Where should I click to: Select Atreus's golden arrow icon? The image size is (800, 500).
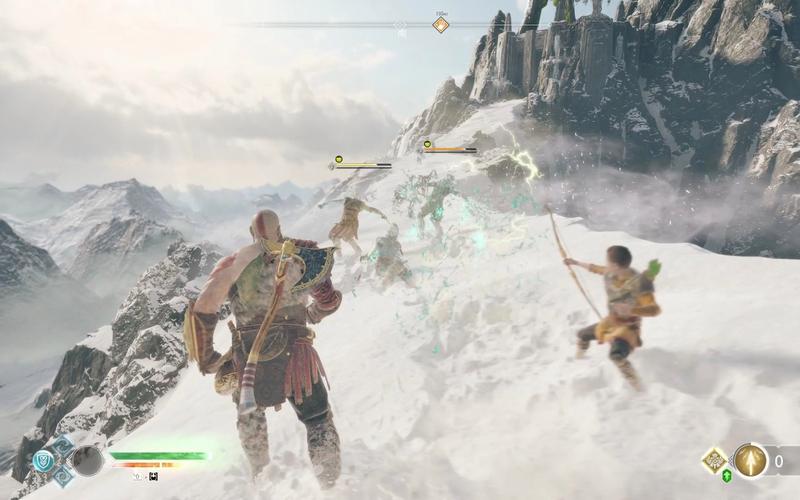tap(750, 460)
